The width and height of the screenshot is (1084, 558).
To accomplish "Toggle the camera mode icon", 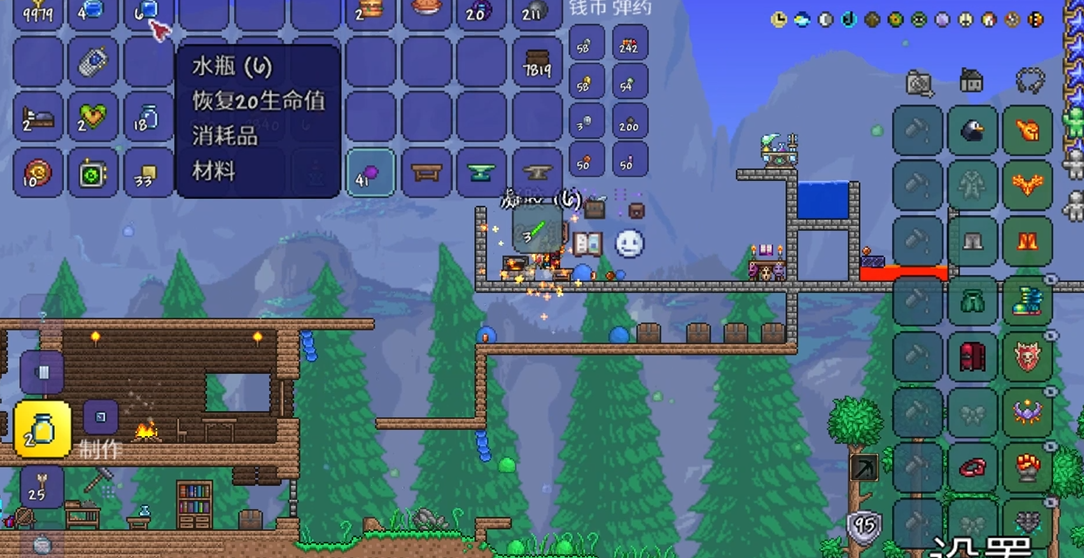I will [919, 82].
